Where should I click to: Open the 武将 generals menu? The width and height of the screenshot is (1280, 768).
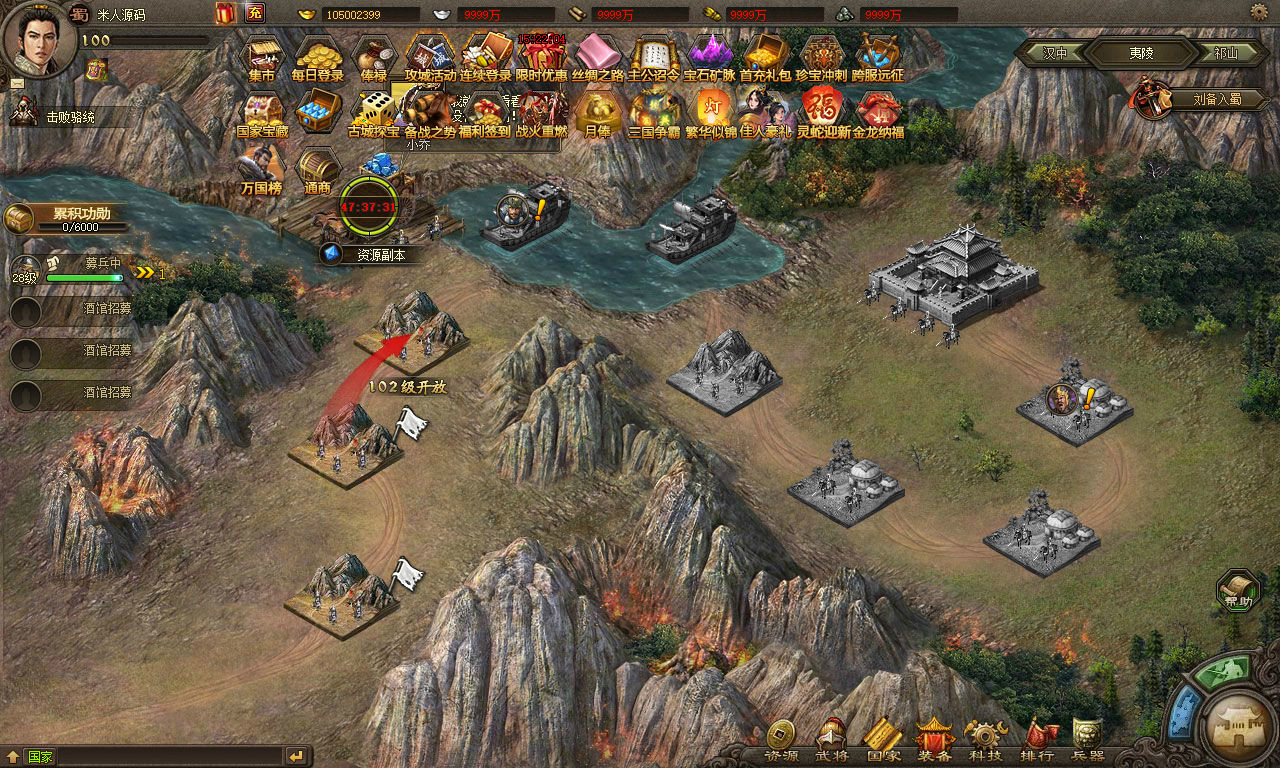pyautogui.click(x=831, y=742)
